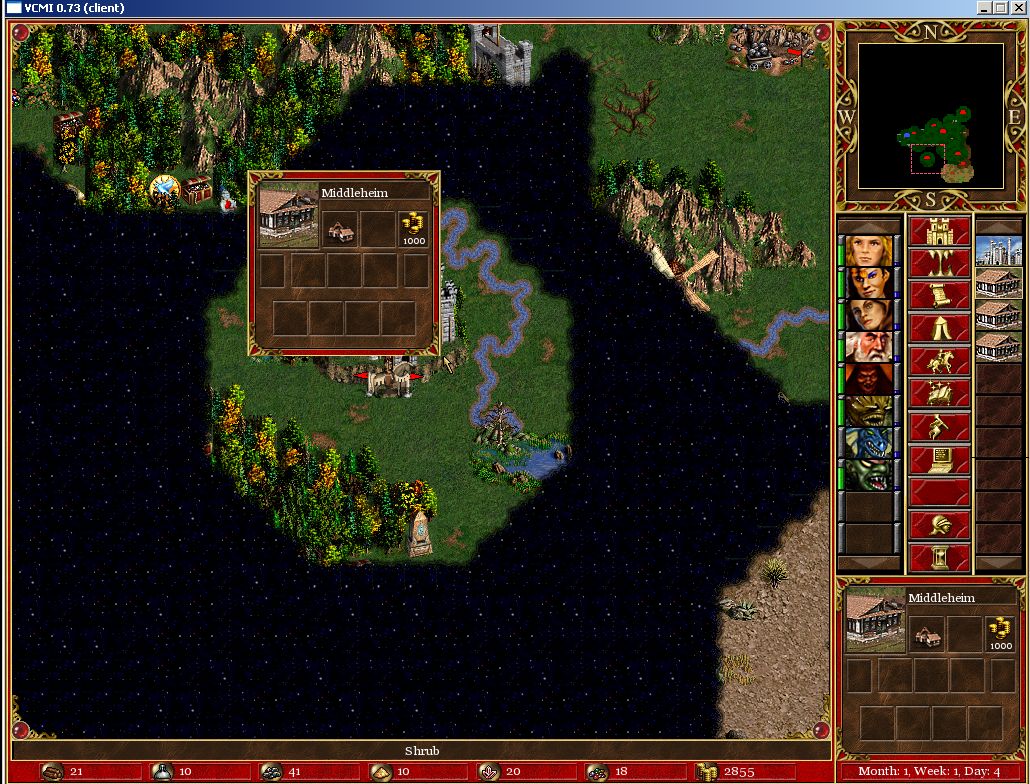Close the VCMI client window

(x=1018, y=8)
